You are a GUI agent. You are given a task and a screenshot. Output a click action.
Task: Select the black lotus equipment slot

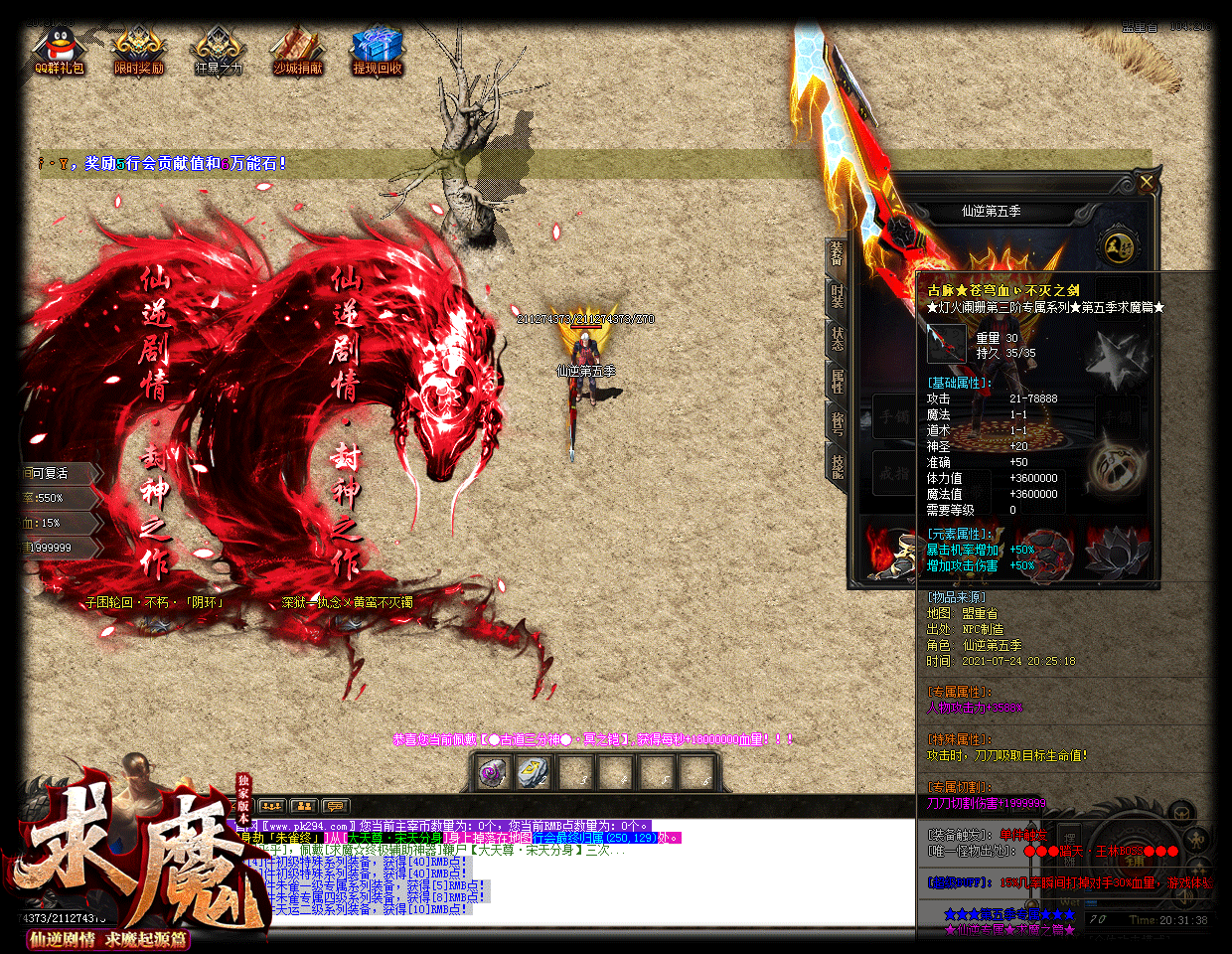(x=1117, y=552)
